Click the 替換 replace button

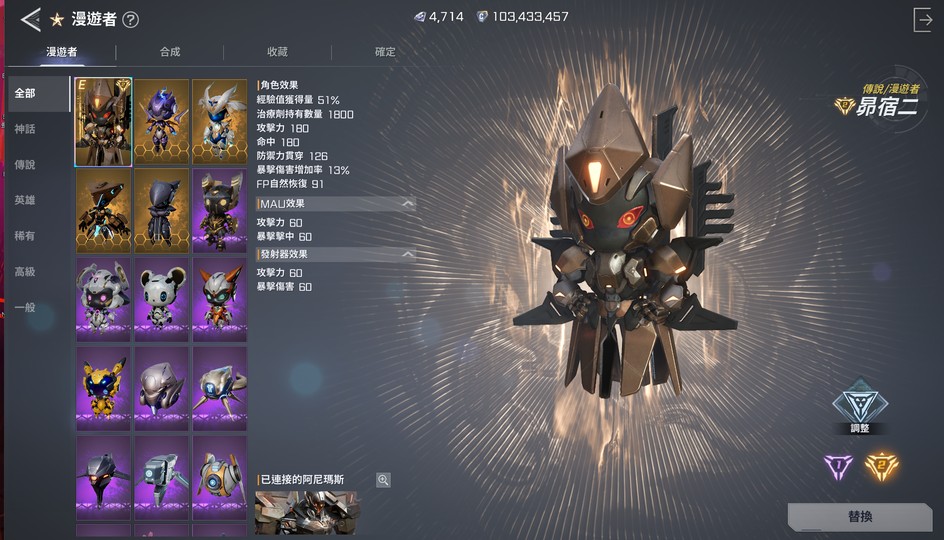coord(860,517)
